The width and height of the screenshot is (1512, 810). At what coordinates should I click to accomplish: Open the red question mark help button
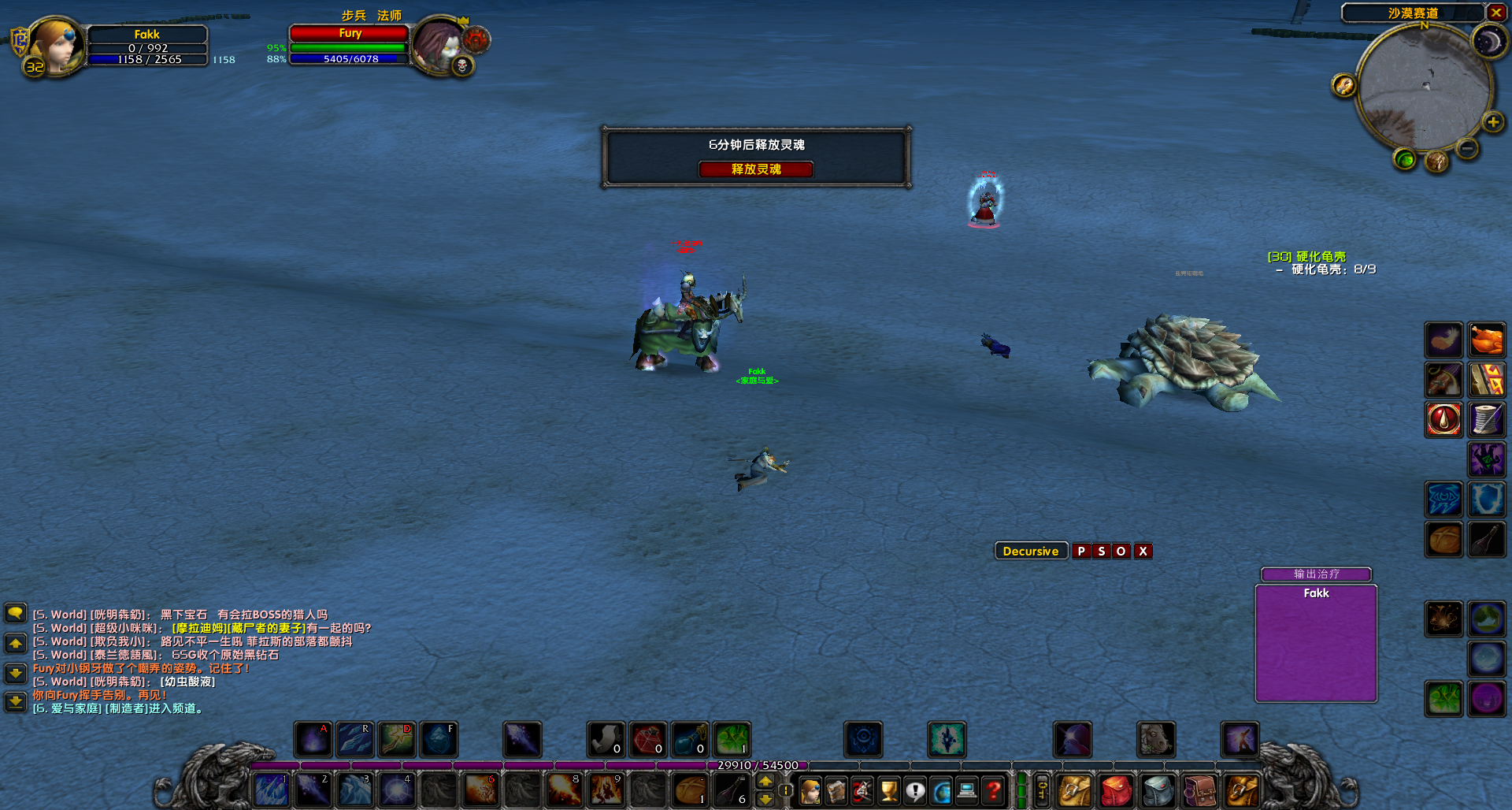pyautogui.click(x=994, y=790)
